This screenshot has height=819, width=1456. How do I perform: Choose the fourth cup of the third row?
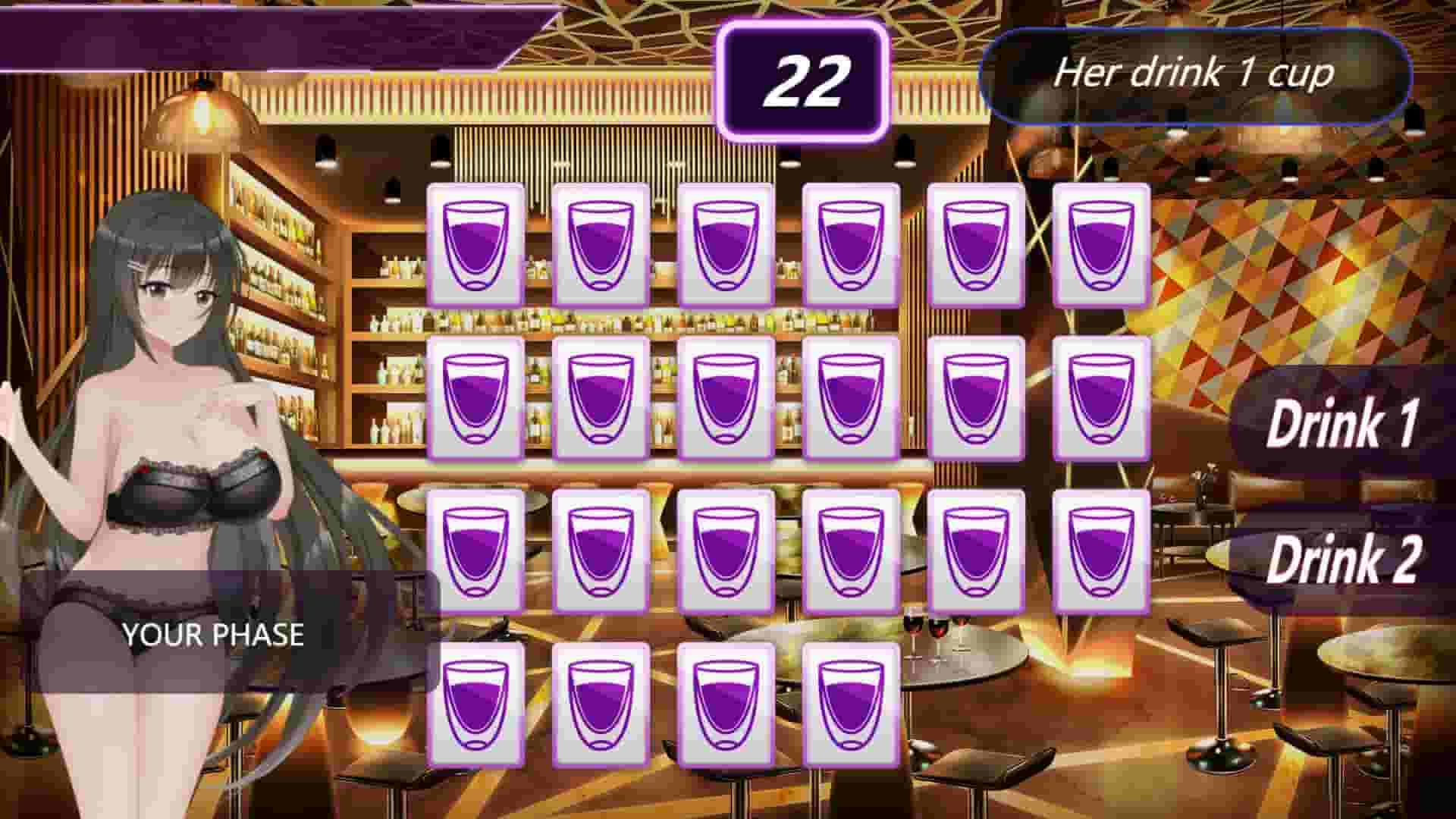pos(849,550)
